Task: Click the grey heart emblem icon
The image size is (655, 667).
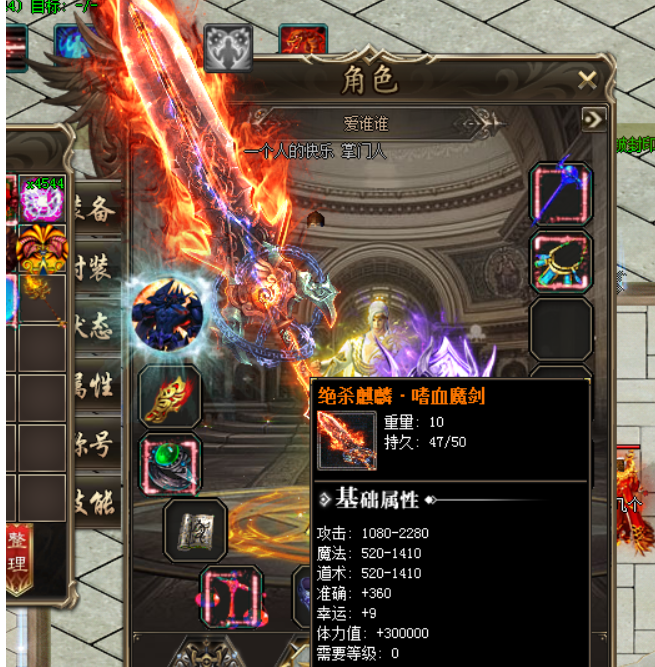Action: [228, 47]
